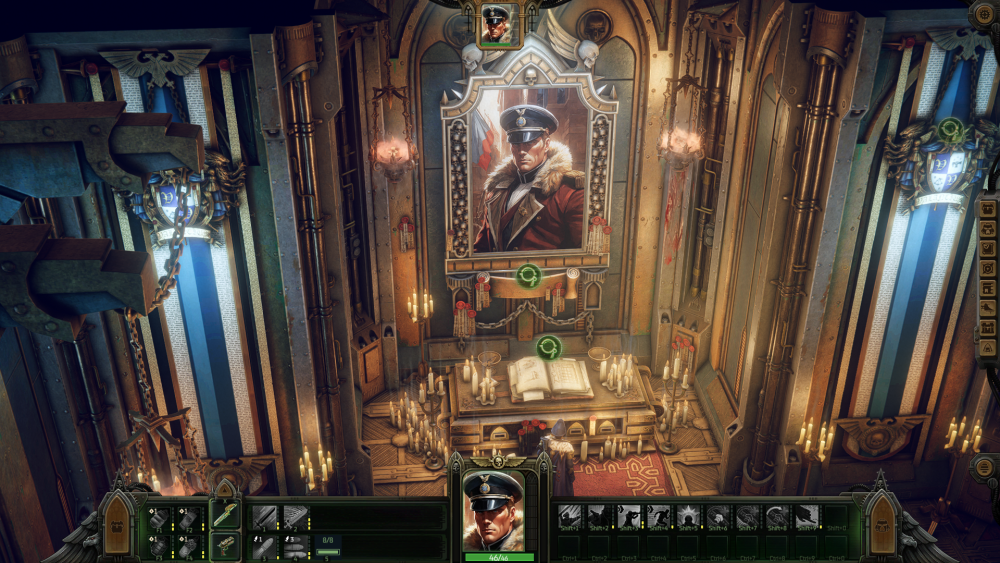The image size is (1000, 563).
Task: Activate the blade slash attack in slot 1
Action: [264, 517]
